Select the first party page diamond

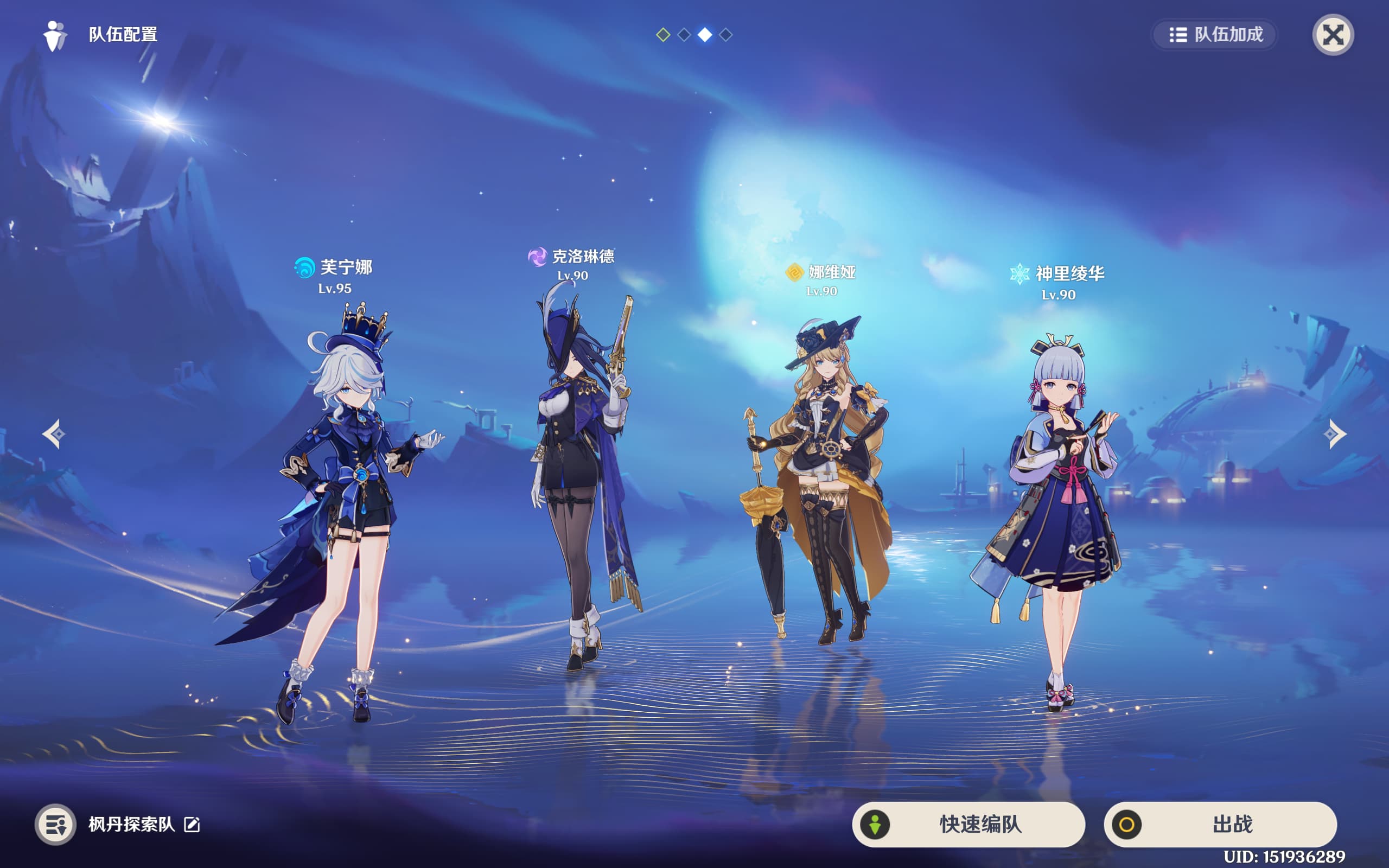pos(663,35)
